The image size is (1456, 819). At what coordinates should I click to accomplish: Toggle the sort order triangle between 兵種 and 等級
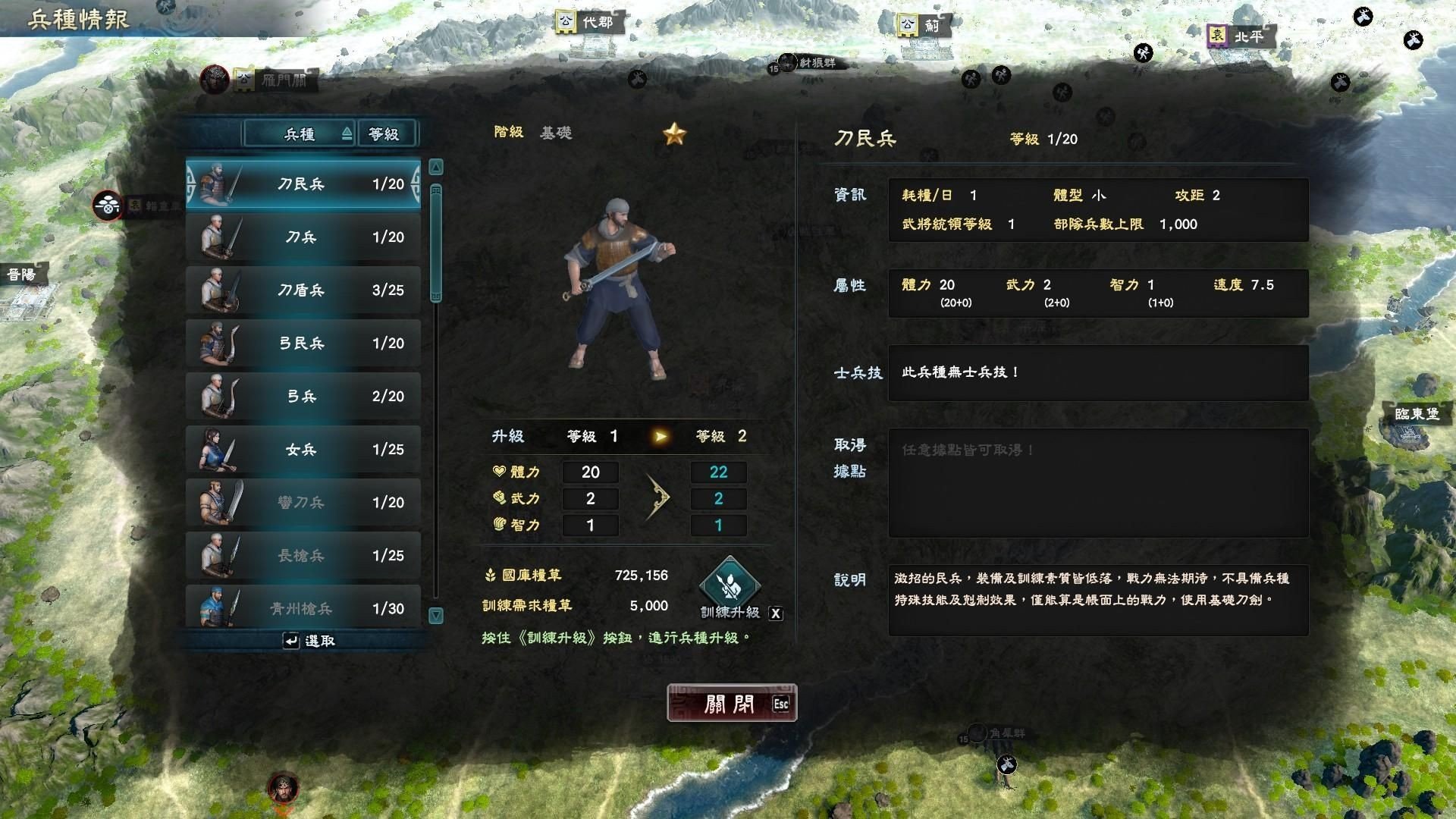[x=347, y=133]
